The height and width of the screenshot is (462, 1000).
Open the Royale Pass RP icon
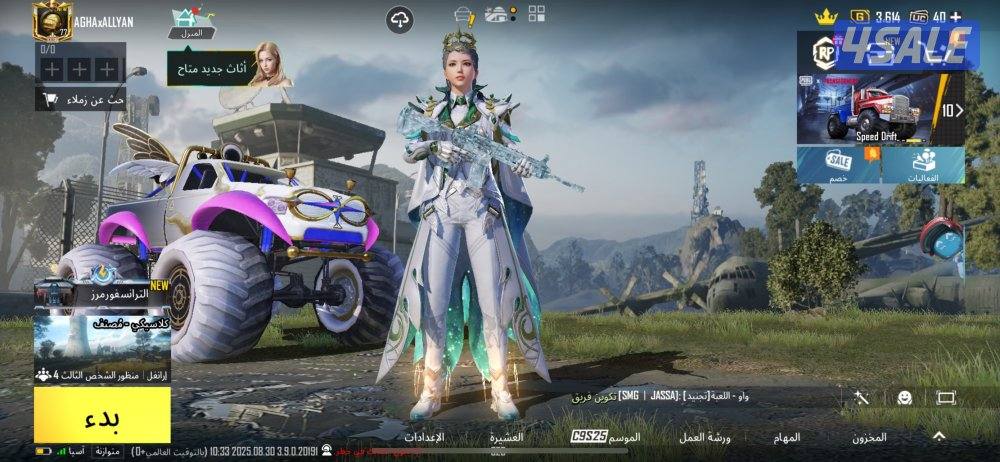pos(824,53)
